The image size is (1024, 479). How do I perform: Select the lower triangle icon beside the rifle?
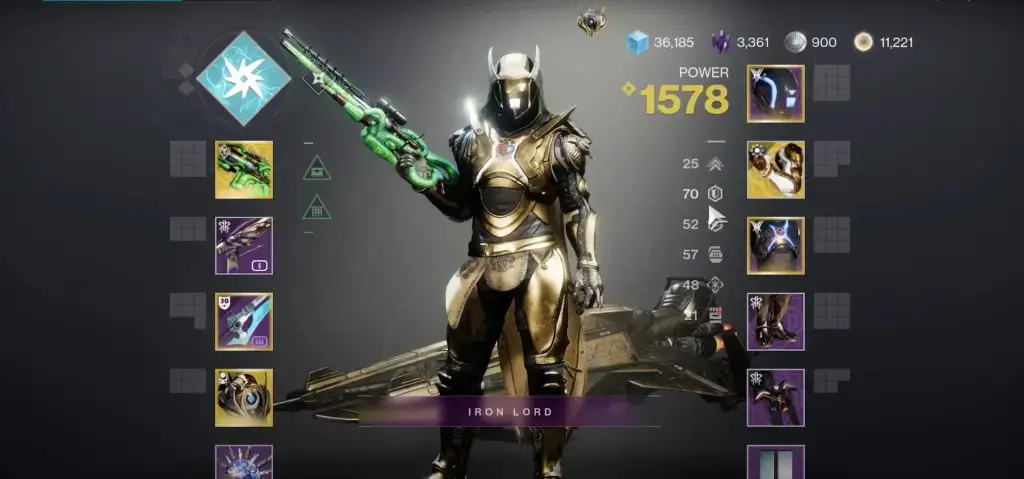click(x=317, y=207)
